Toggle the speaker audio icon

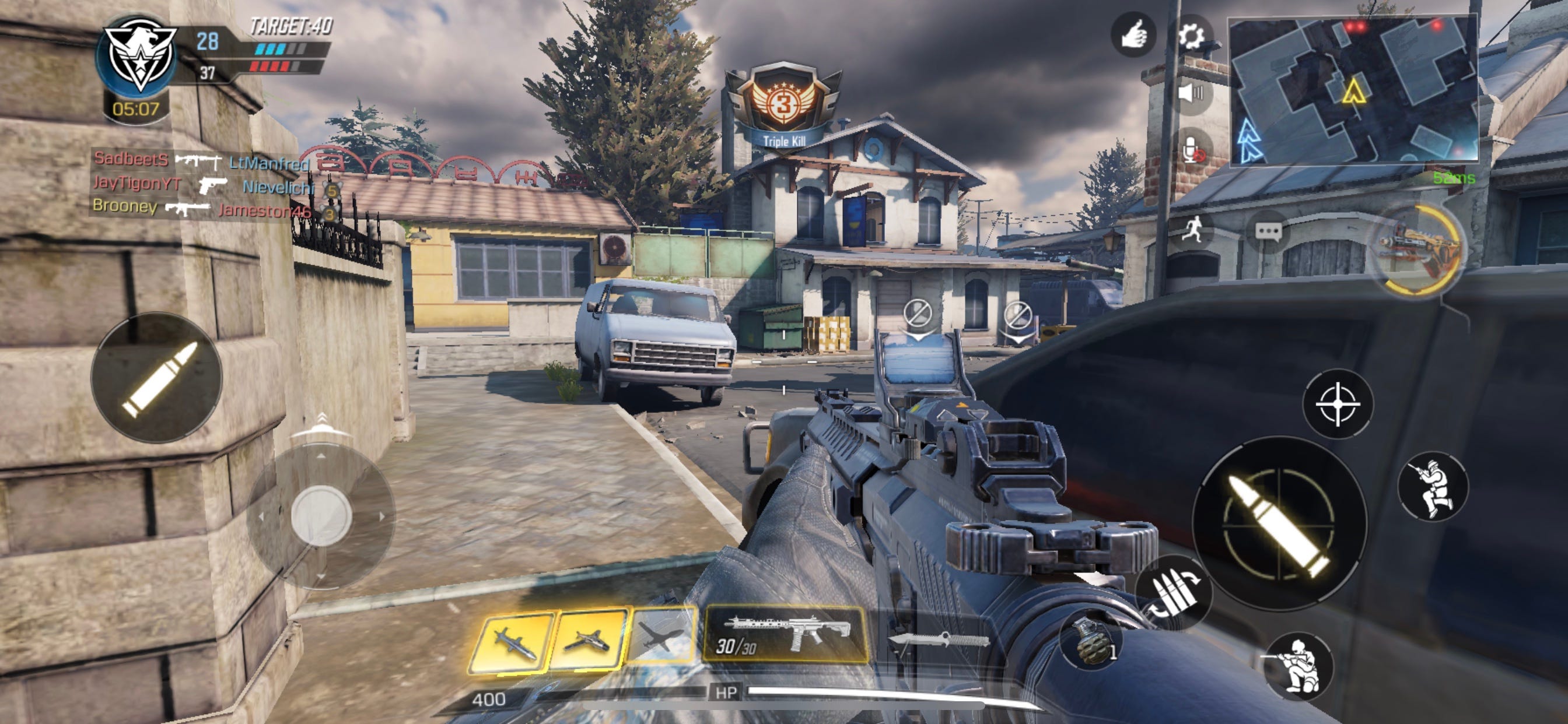(x=1191, y=94)
